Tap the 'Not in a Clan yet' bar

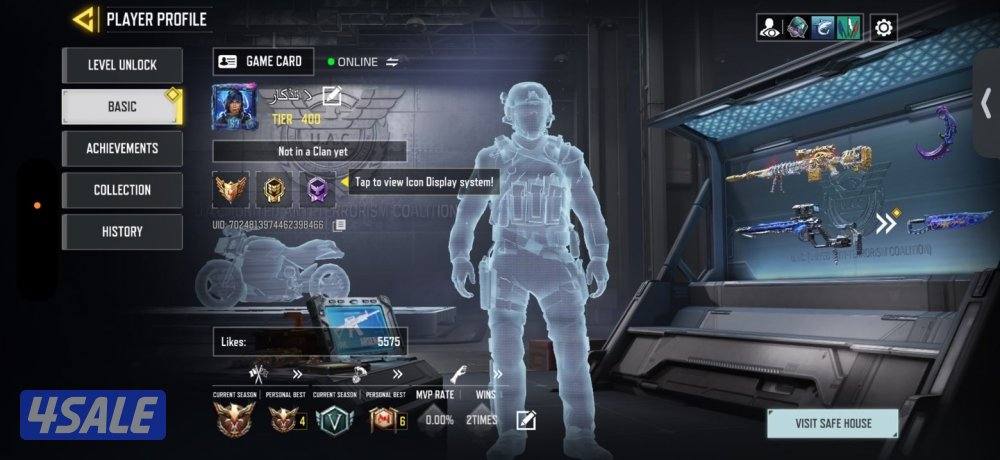pos(309,152)
